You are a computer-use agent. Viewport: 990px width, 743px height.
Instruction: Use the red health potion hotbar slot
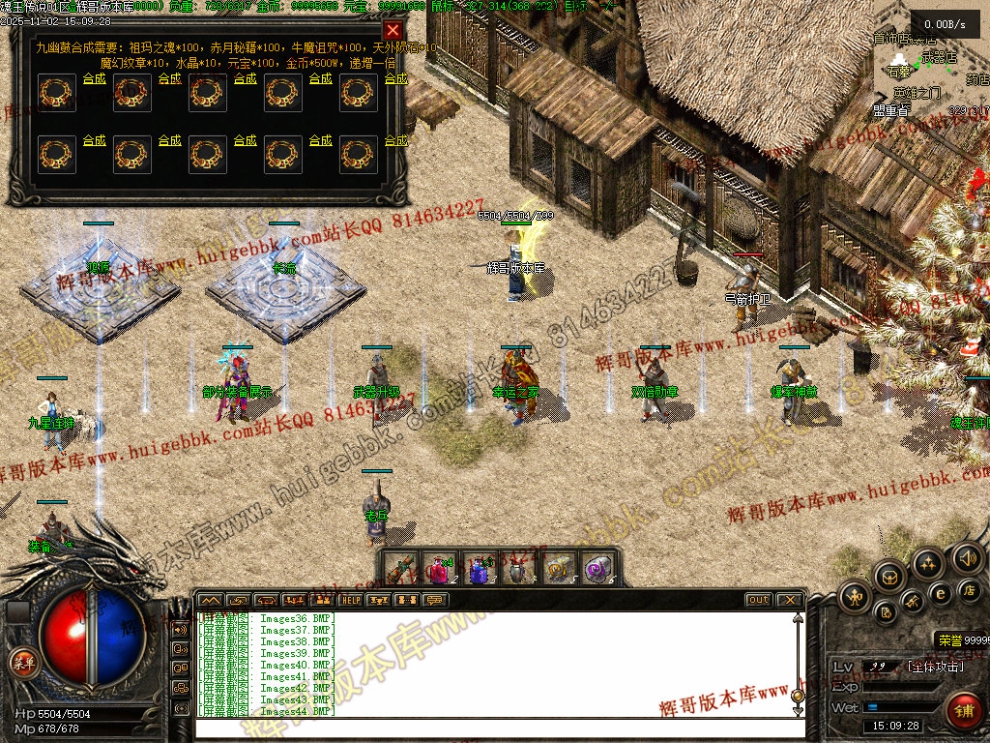[x=439, y=569]
